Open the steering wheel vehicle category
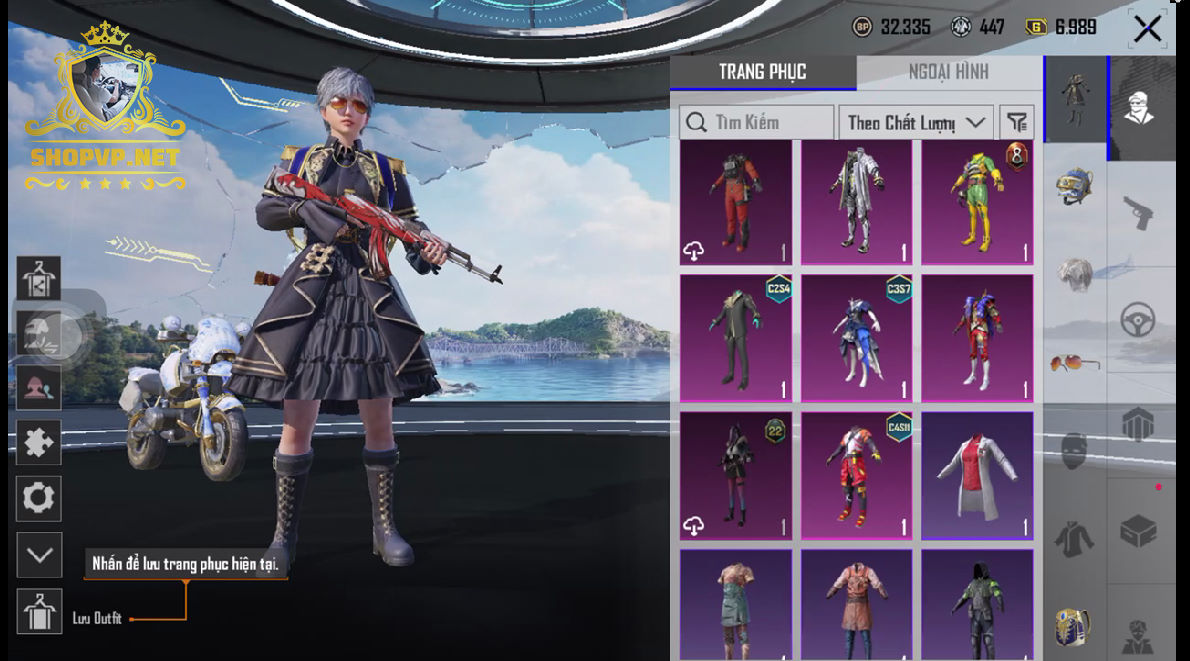1190x661 pixels. pyautogui.click(x=1139, y=320)
